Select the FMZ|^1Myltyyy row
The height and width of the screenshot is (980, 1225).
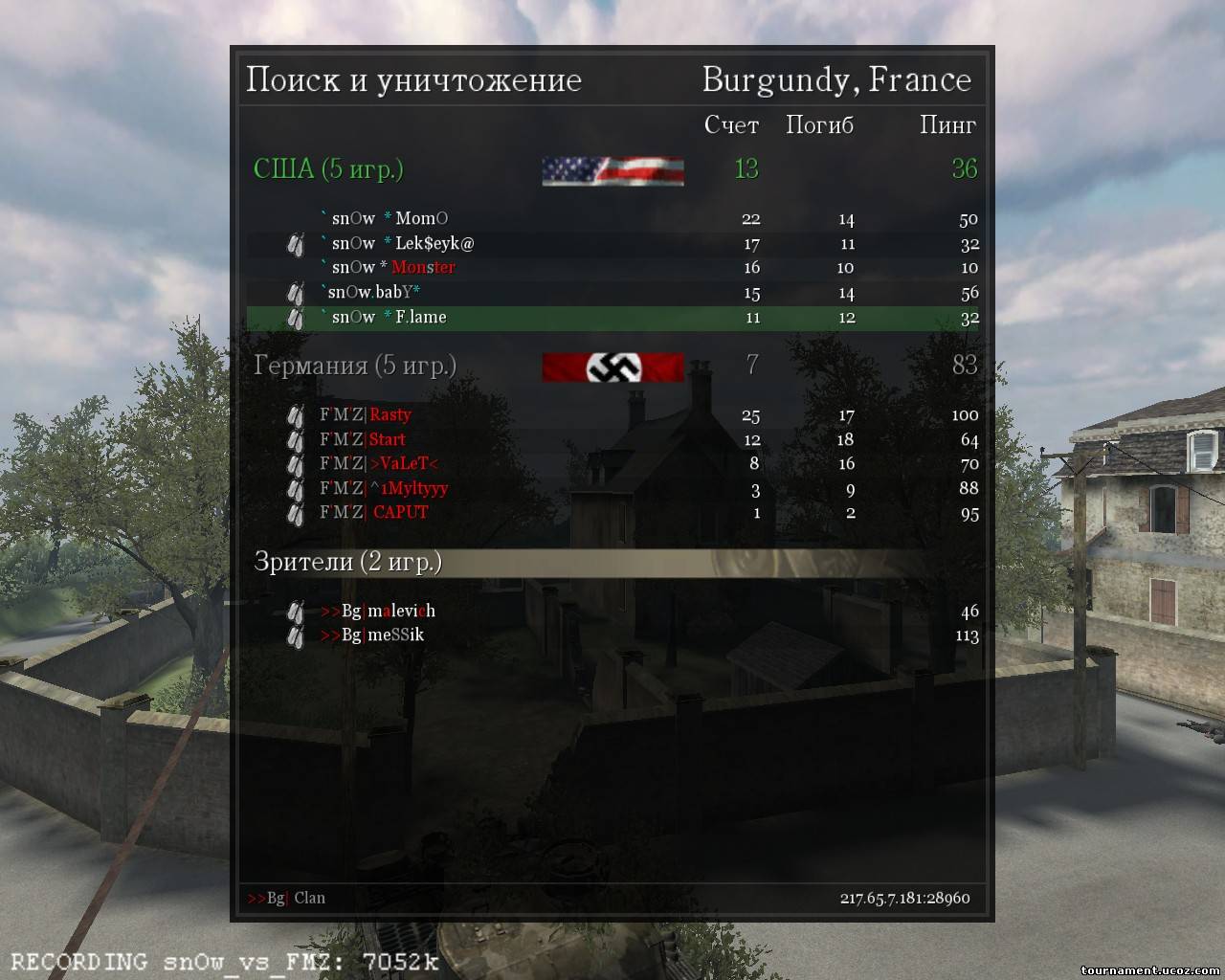383,489
